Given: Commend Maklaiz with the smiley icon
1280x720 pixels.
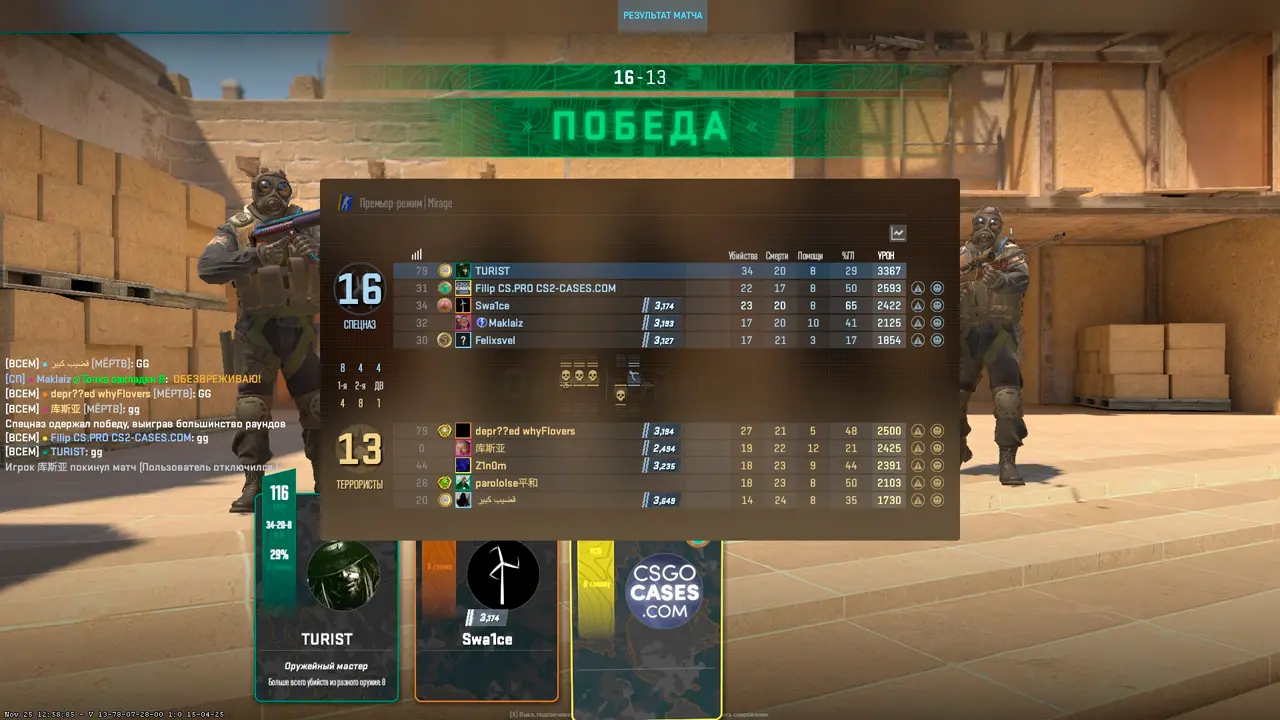Looking at the screenshot, I should click(x=937, y=323).
